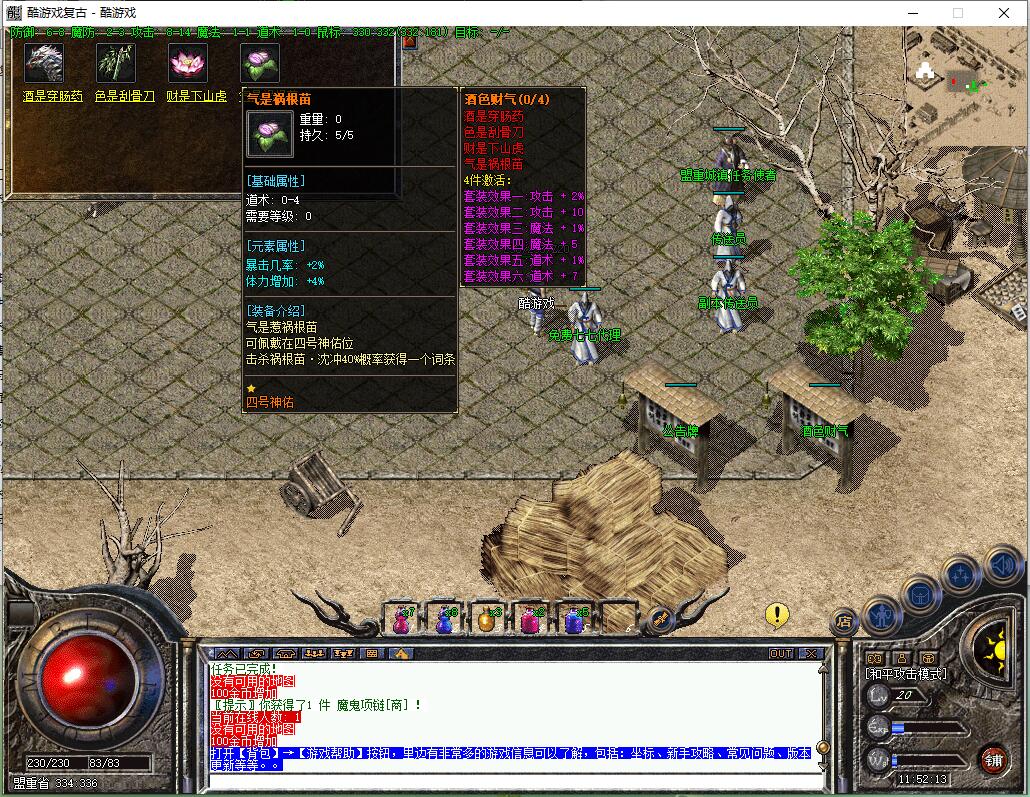The width and height of the screenshot is (1030, 797).
Task: Click the sun day-night indicator dial
Action: click(x=991, y=651)
